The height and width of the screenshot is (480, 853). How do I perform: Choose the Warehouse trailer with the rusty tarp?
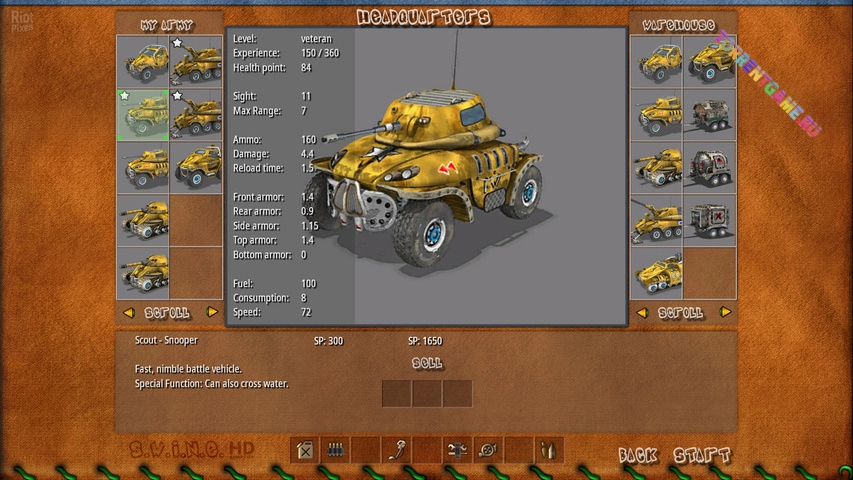coord(710,114)
